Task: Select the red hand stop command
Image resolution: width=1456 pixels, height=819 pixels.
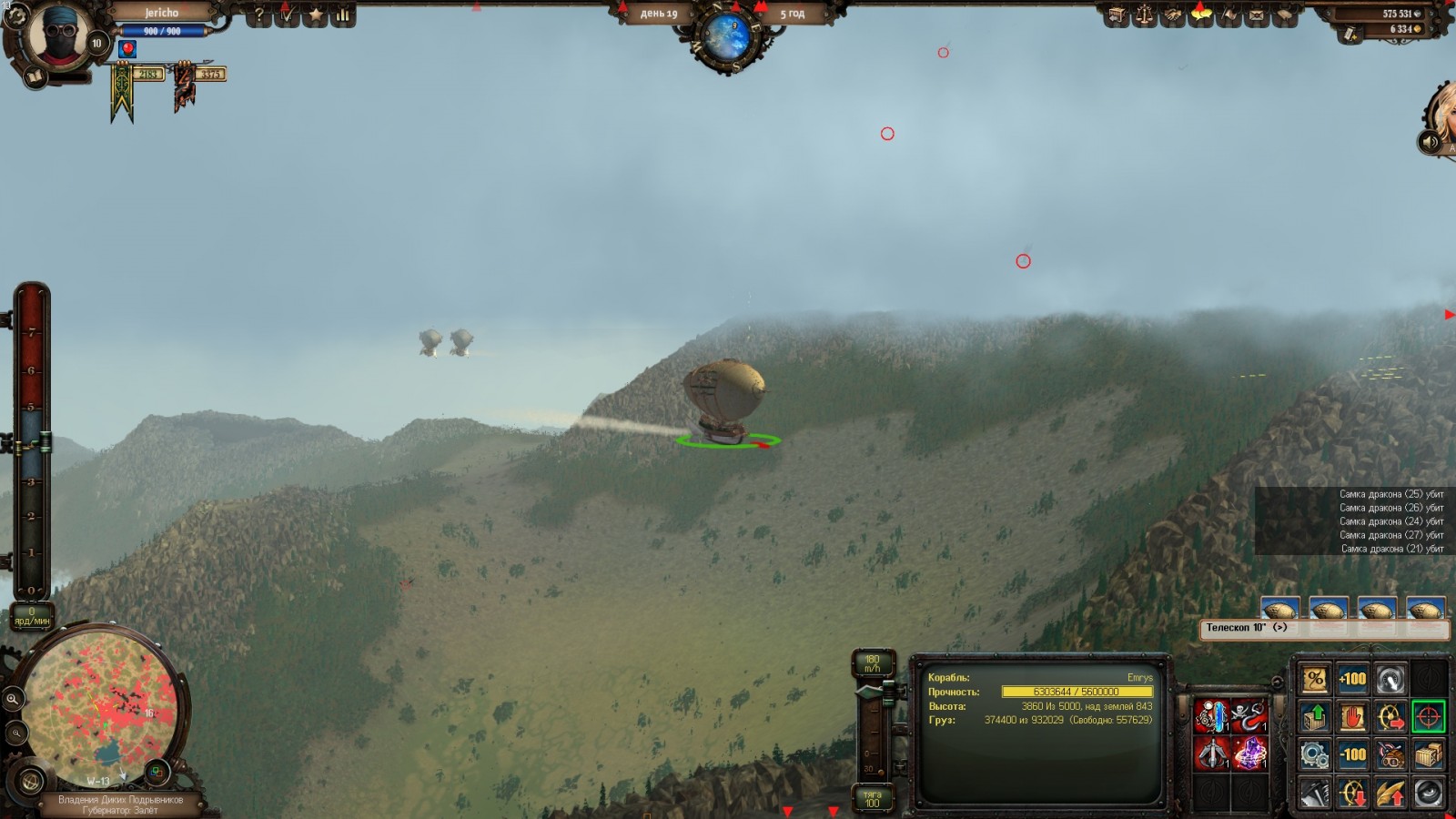Action: coord(1352,717)
